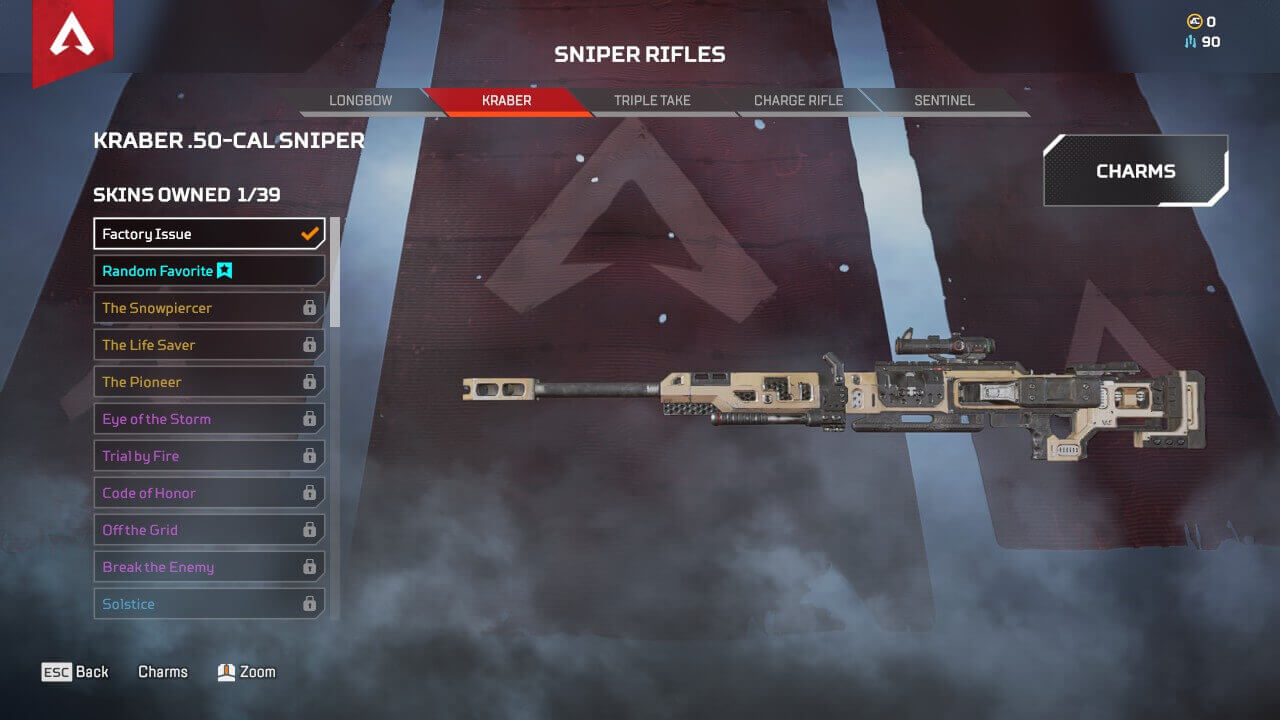
Task: Open the SENTINEL tab
Action: coord(944,100)
